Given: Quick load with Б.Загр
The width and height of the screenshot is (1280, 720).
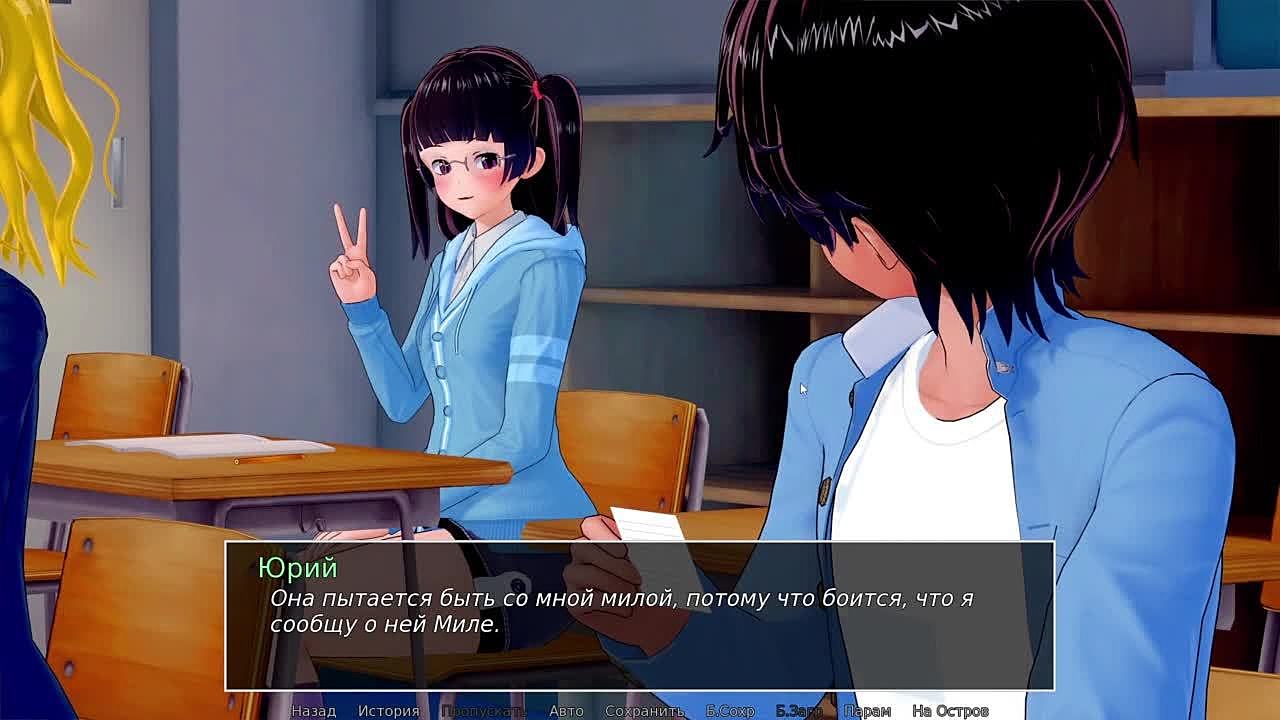Looking at the screenshot, I should [x=799, y=711].
